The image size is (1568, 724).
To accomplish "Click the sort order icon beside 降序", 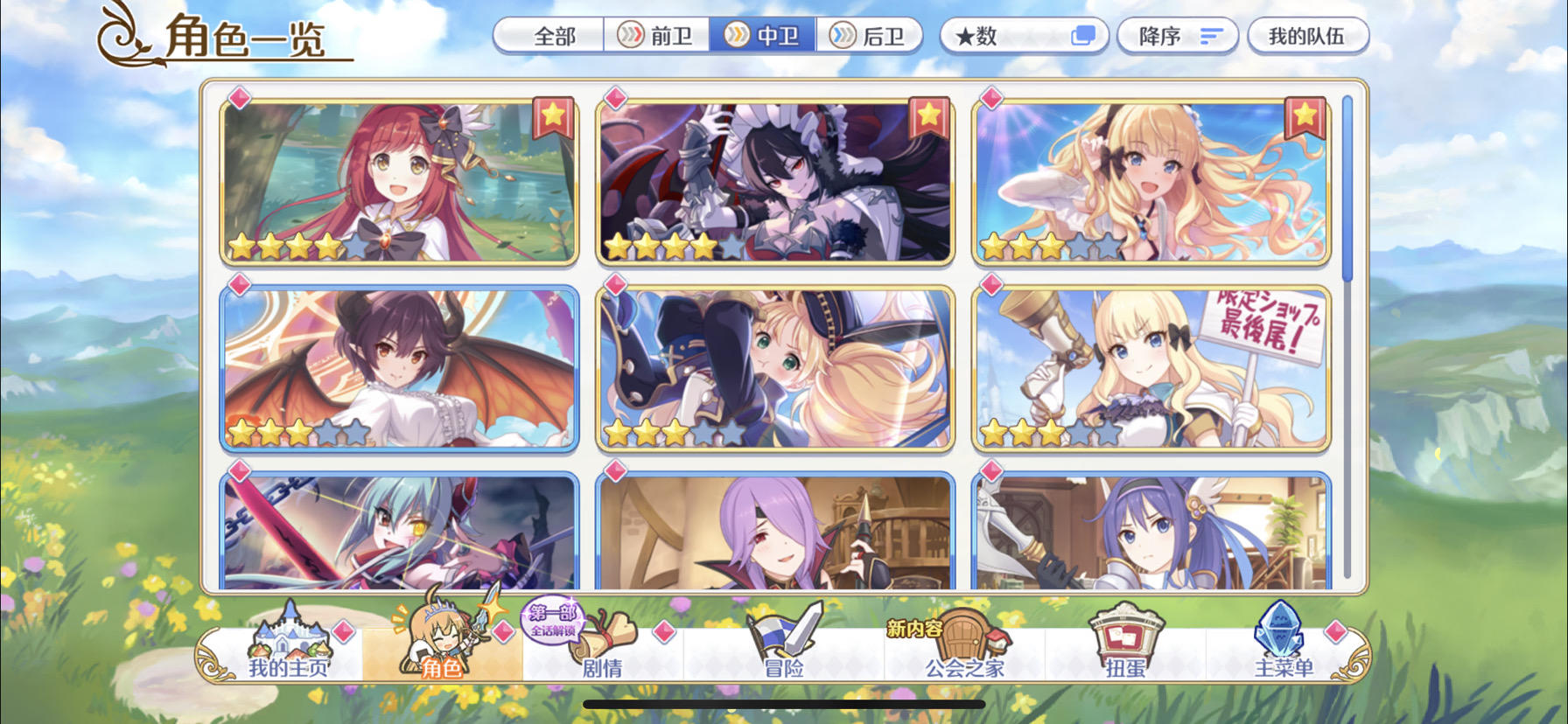I will (x=1212, y=35).
